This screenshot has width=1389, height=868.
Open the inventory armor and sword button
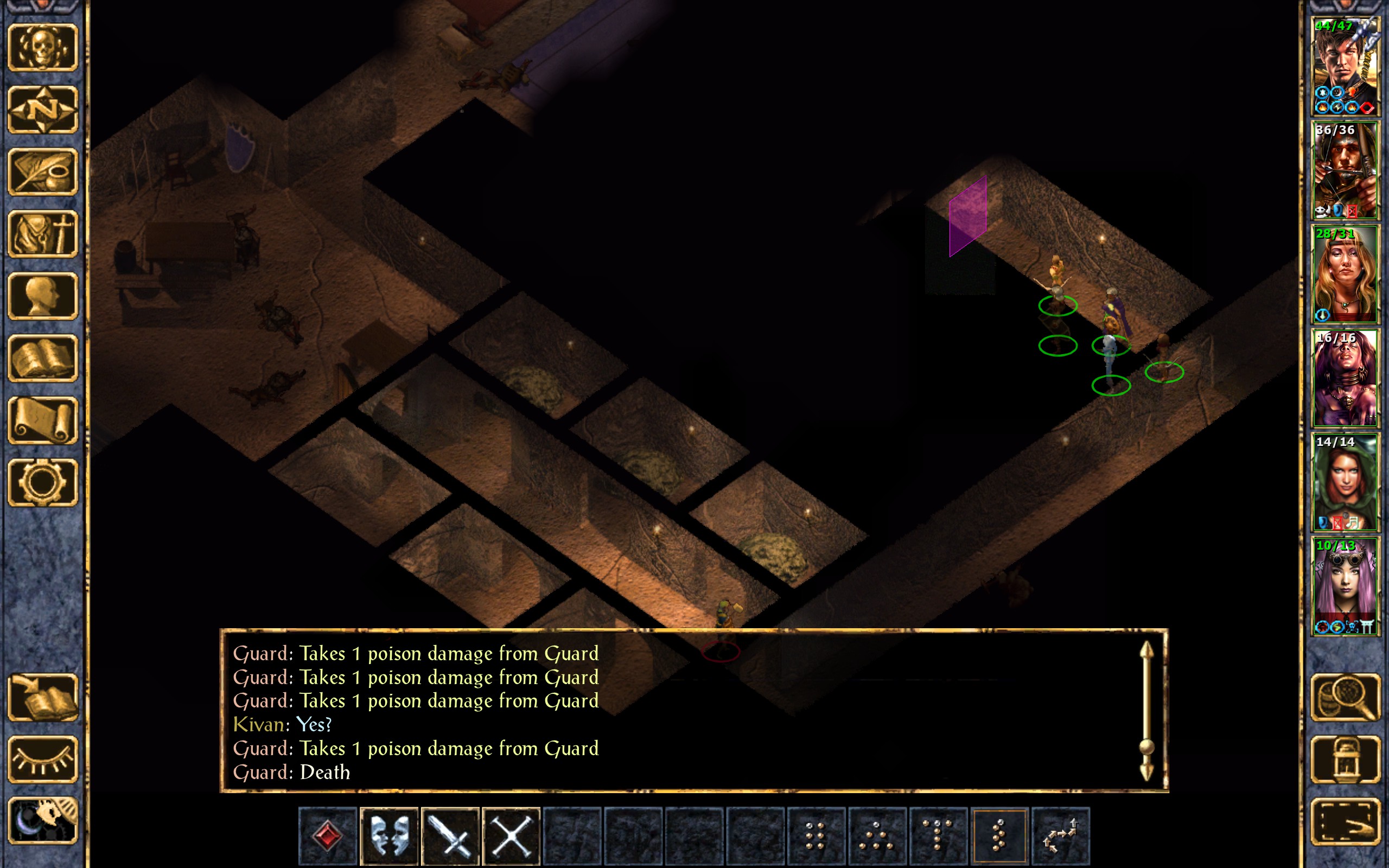43,234
